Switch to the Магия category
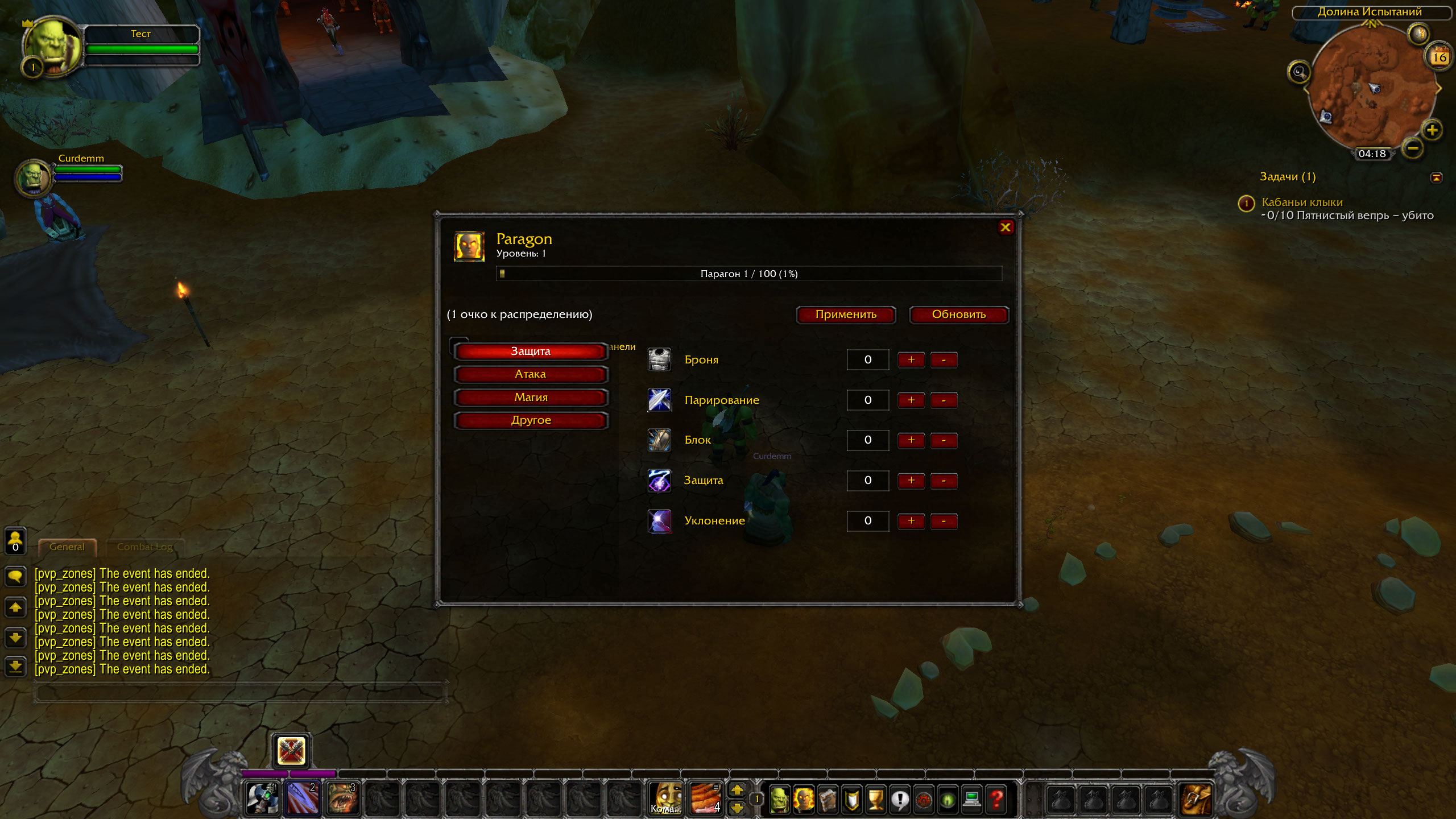Viewport: 1456px width, 819px height. pos(531,398)
